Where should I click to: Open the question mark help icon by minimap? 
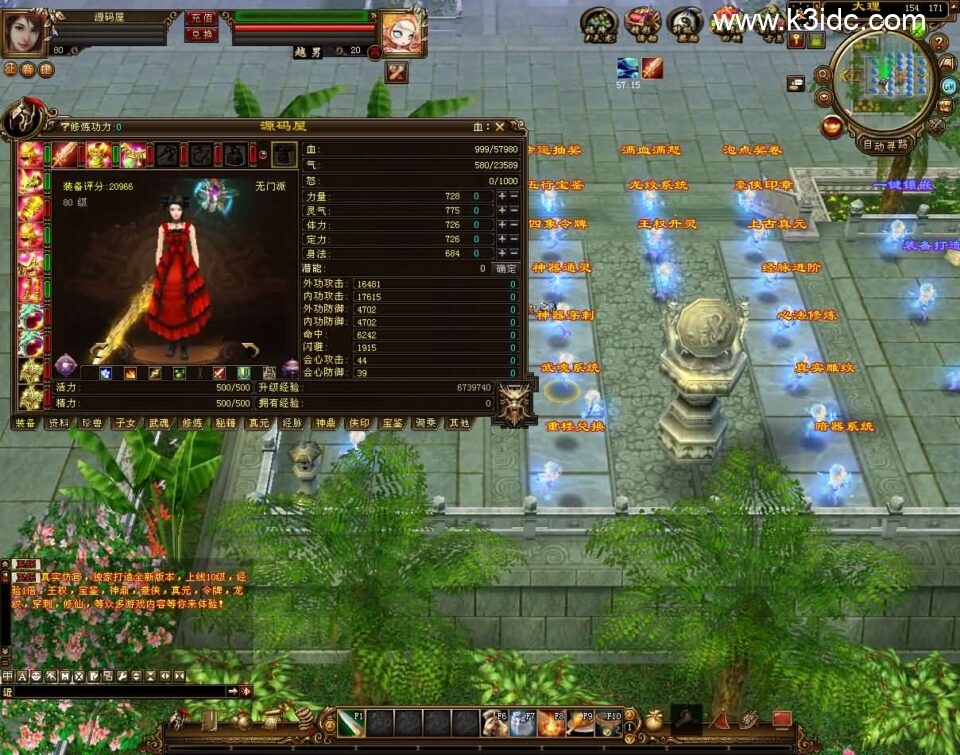click(x=939, y=43)
